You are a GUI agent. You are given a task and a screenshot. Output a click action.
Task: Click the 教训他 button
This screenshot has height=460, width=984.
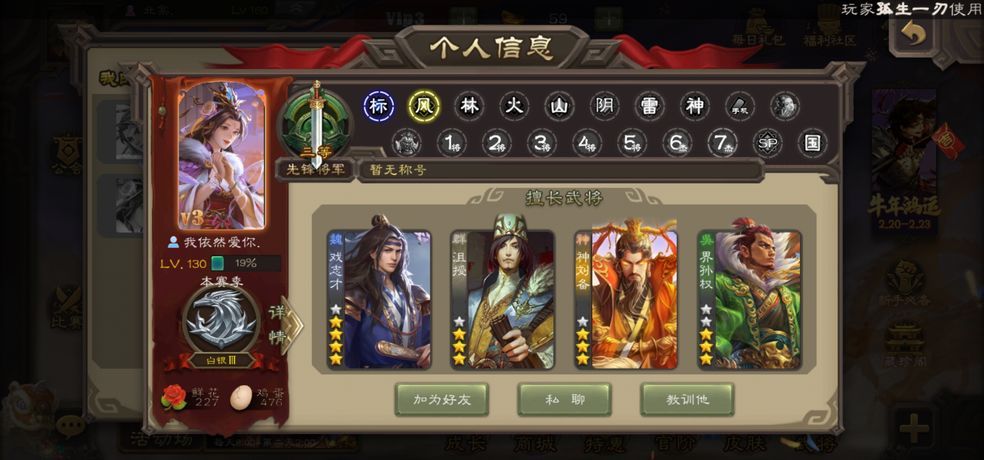[687, 399]
